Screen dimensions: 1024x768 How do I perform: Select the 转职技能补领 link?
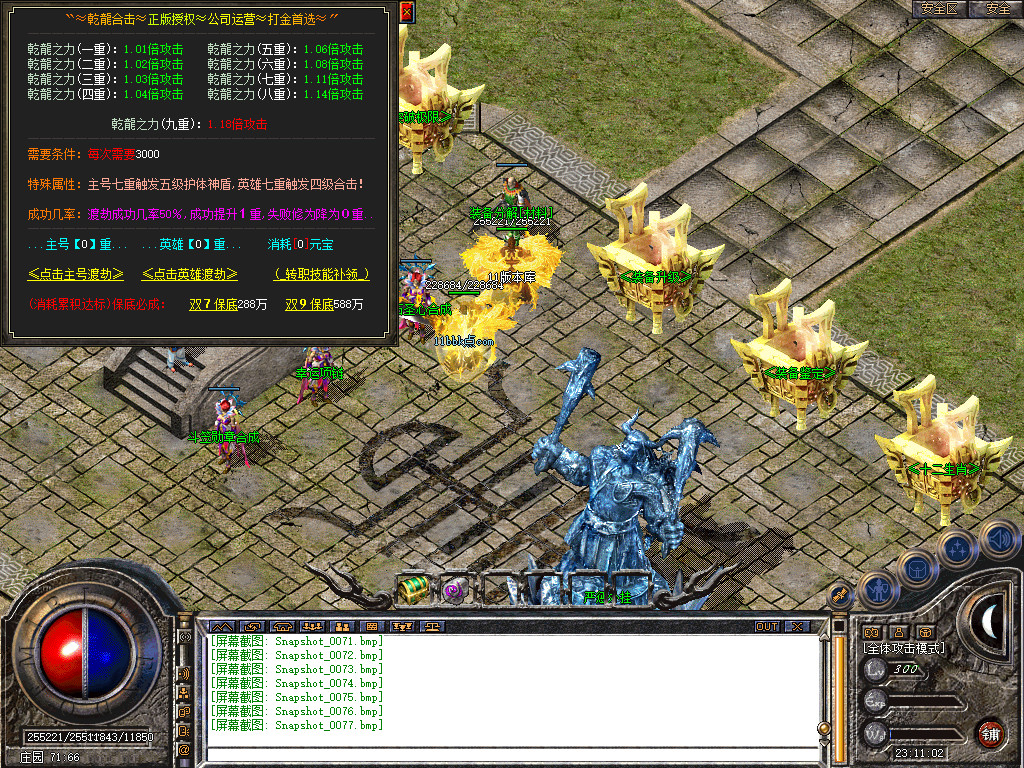321,274
